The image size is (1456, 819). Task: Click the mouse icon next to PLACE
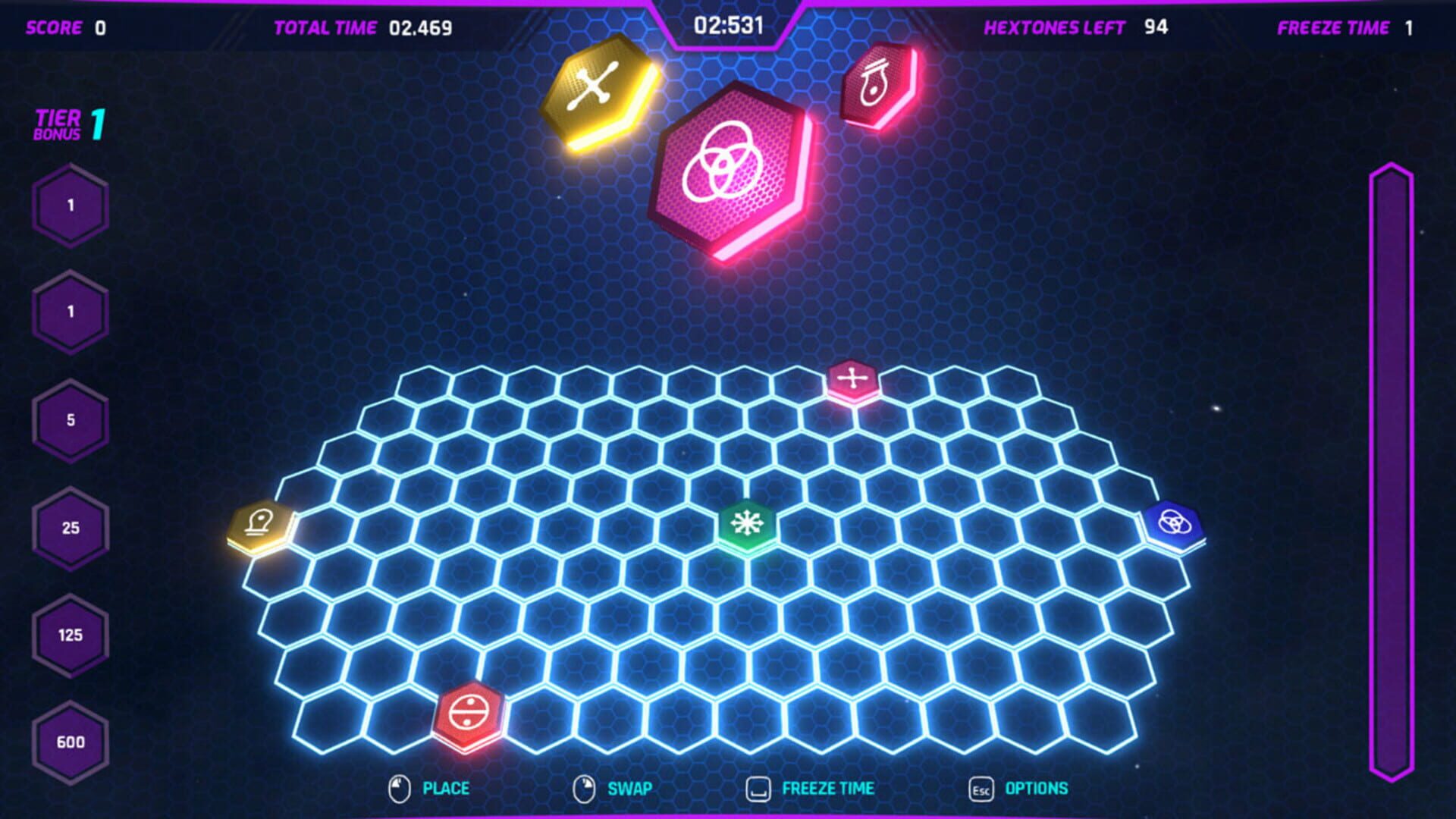[397, 788]
